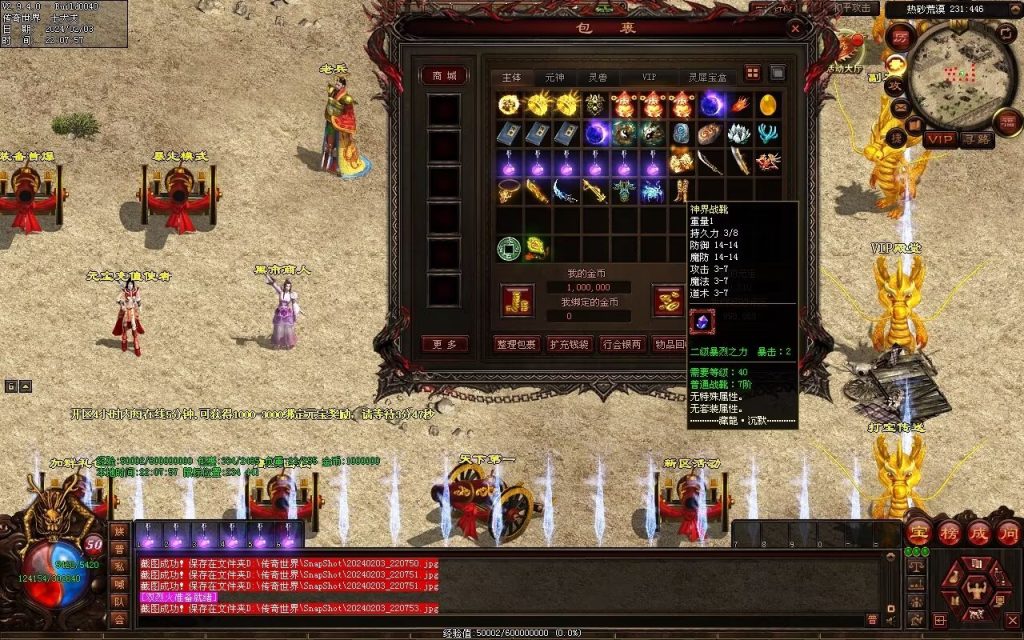Select the 灵犀宝盒 tab
The height and width of the screenshot is (640, 1024).
(x=707, y=77)
